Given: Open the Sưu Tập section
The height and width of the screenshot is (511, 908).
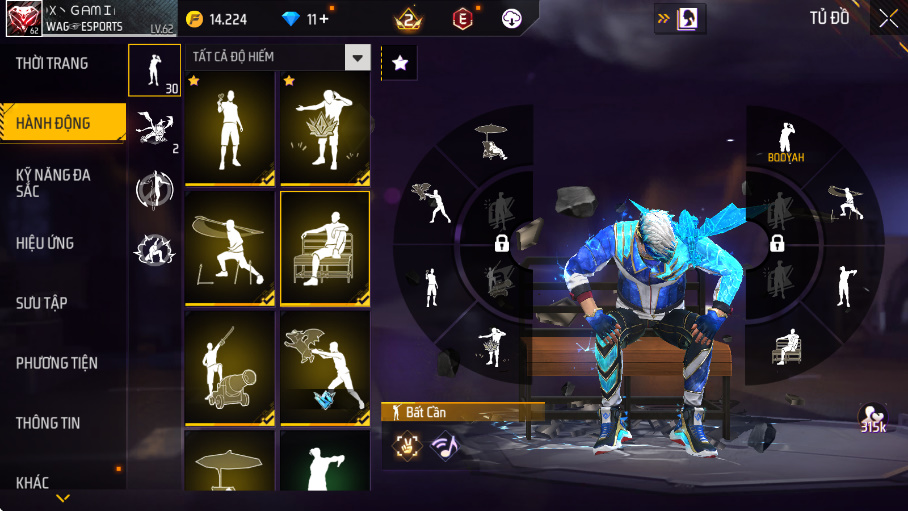Looking at the screenshot, I should (42, 303).
